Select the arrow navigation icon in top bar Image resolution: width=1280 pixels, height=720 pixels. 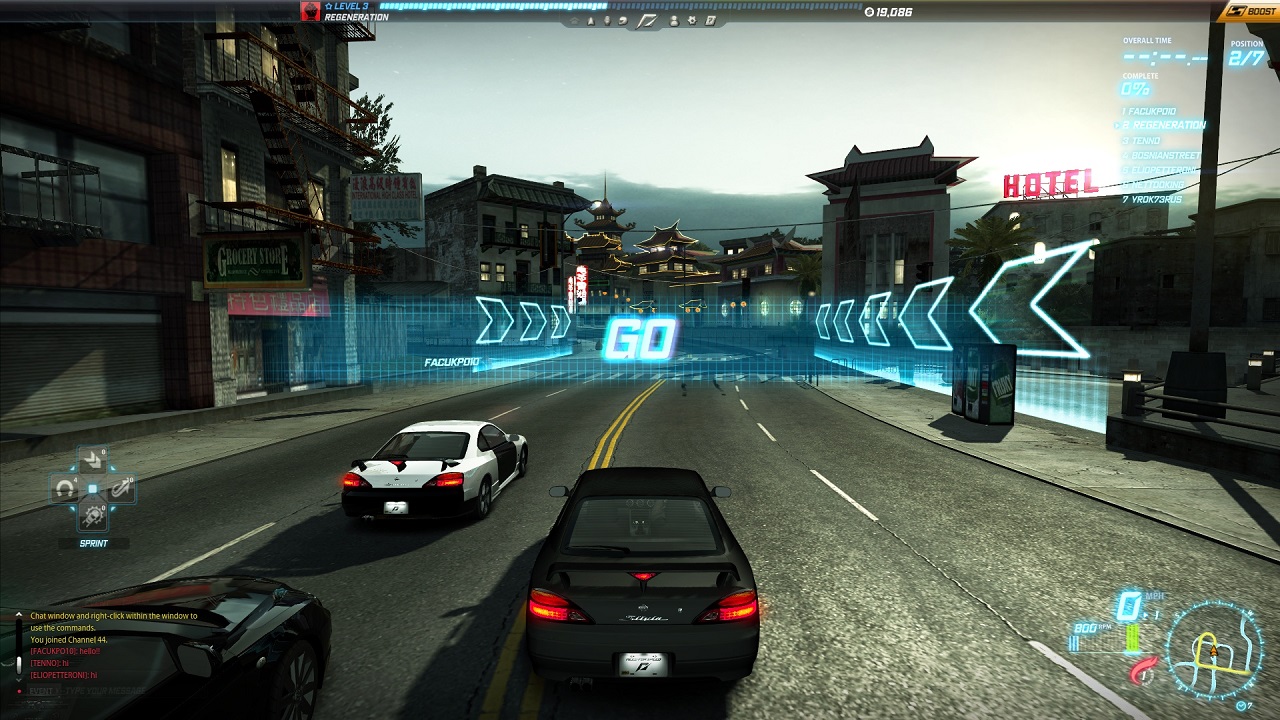591,20
